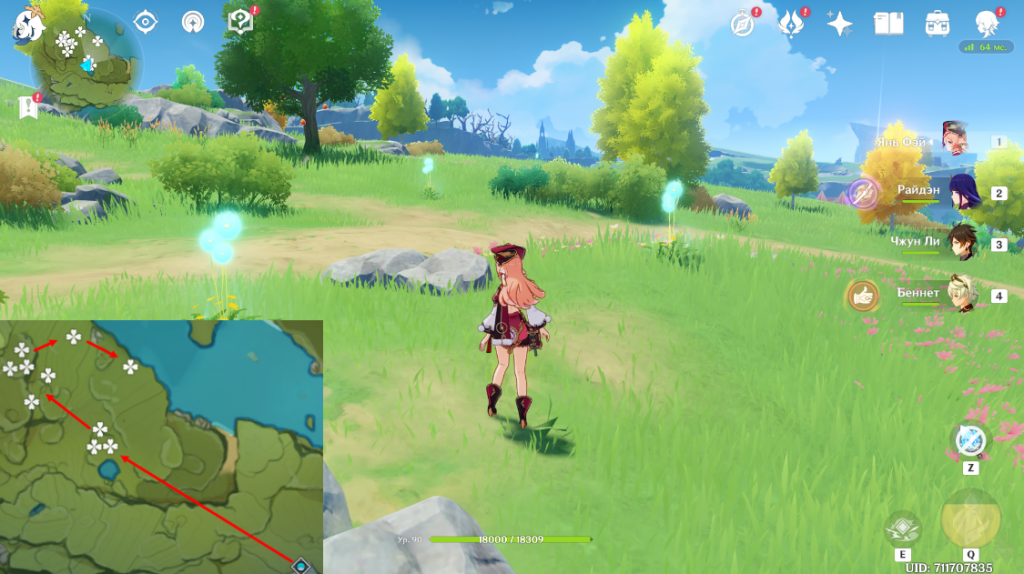This screenshot has height=574, width=1024.
Task: Switch to party member Райдэн
Action: pos(964,193)
